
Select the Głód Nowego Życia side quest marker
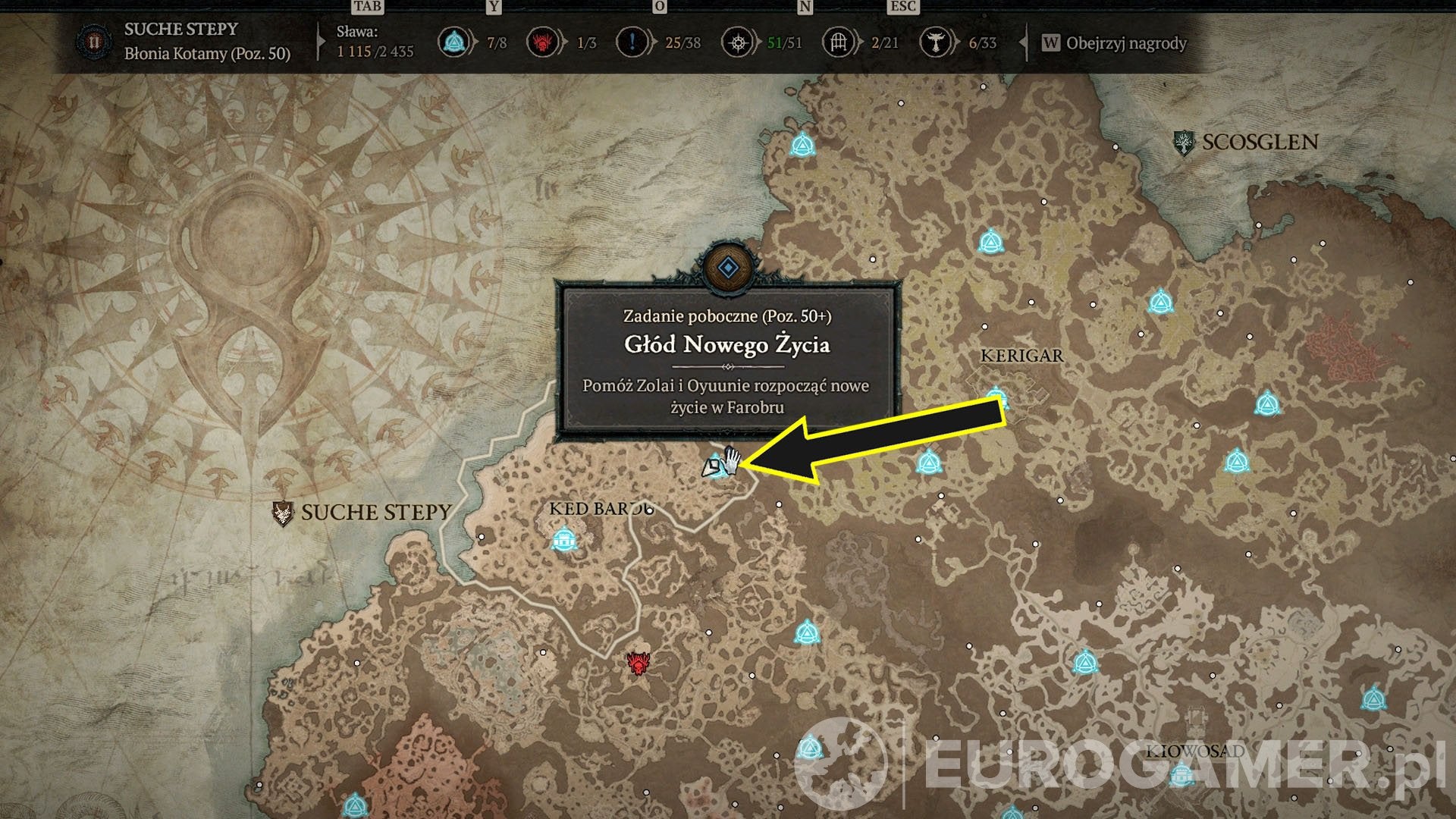pyautogui.click(x=715, y=466)
